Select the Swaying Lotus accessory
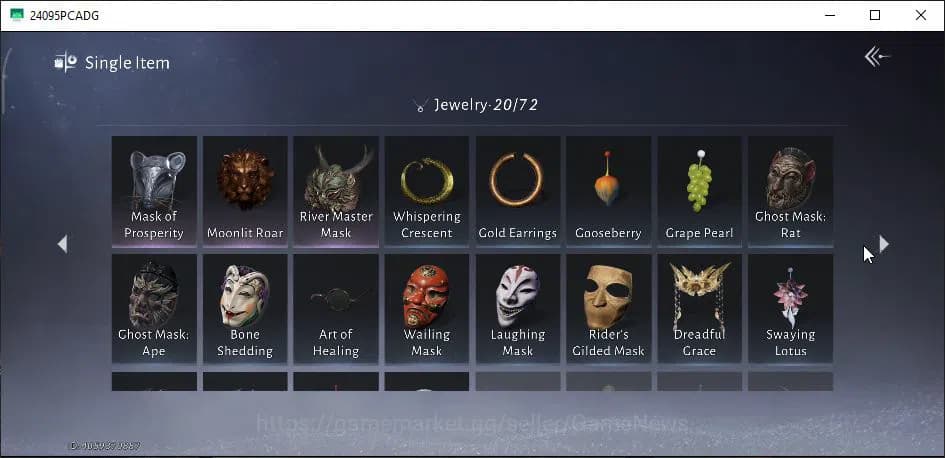Screen dimensions: 945x458 coord(790,307)
